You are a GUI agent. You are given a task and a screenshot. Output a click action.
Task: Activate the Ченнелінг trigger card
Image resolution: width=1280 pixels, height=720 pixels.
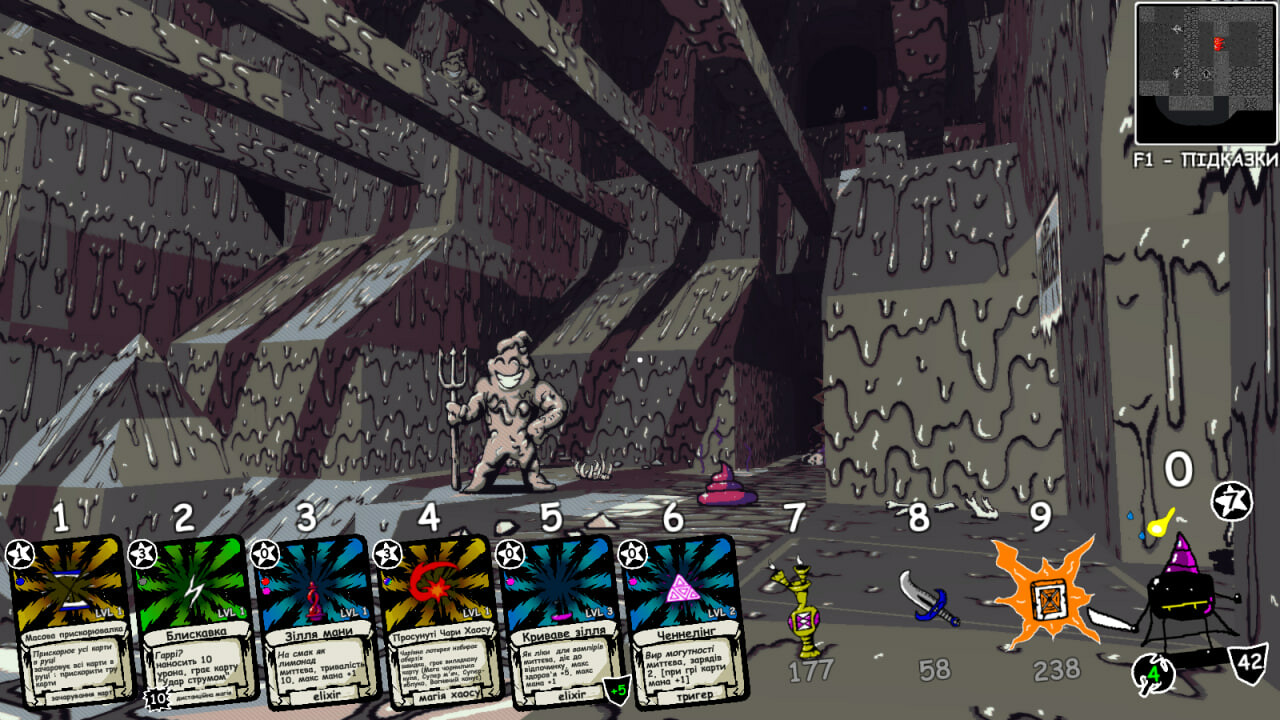pos(682,620)
